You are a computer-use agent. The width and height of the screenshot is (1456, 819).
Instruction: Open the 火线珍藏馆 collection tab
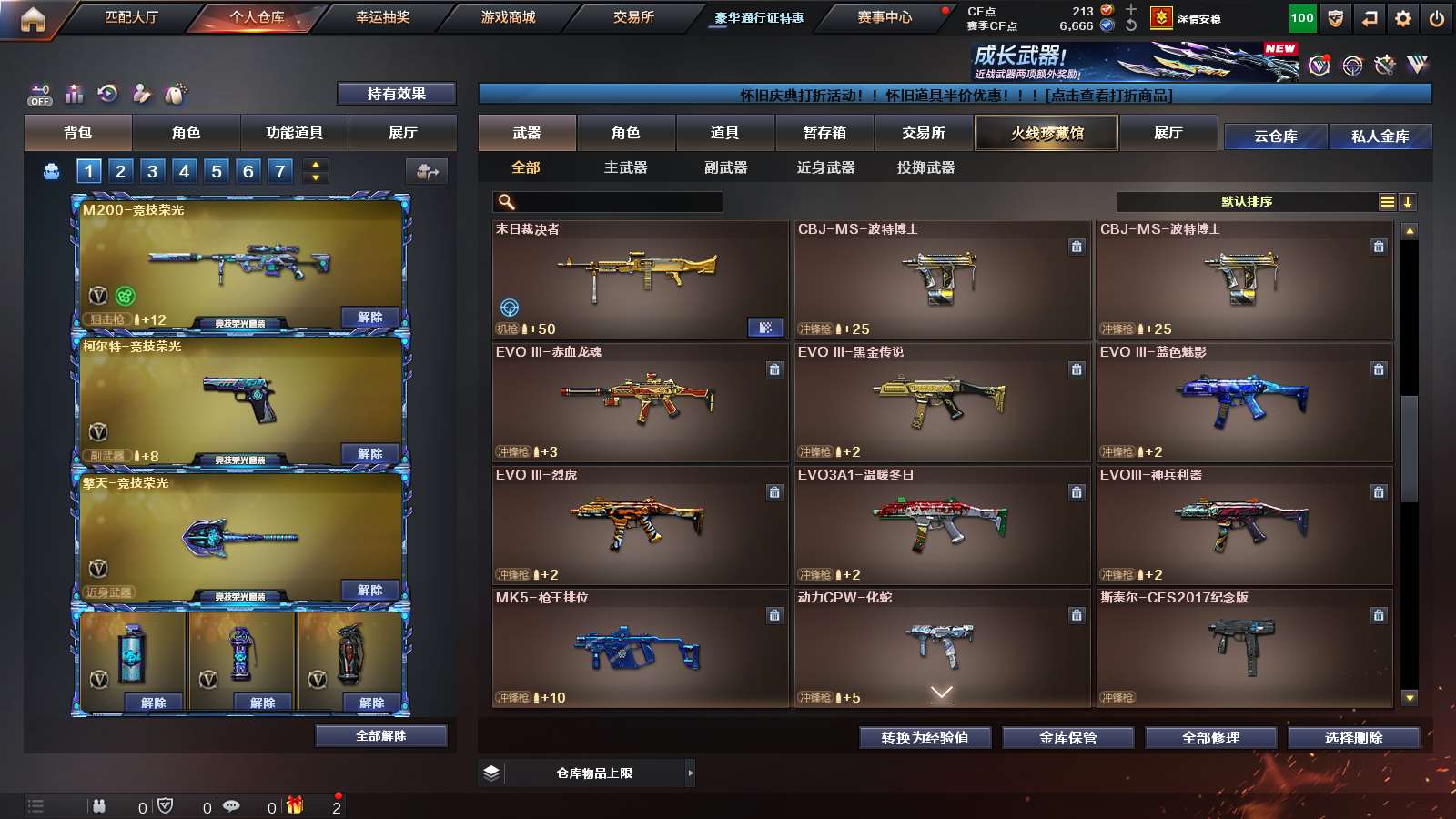tap(1046, 133)
